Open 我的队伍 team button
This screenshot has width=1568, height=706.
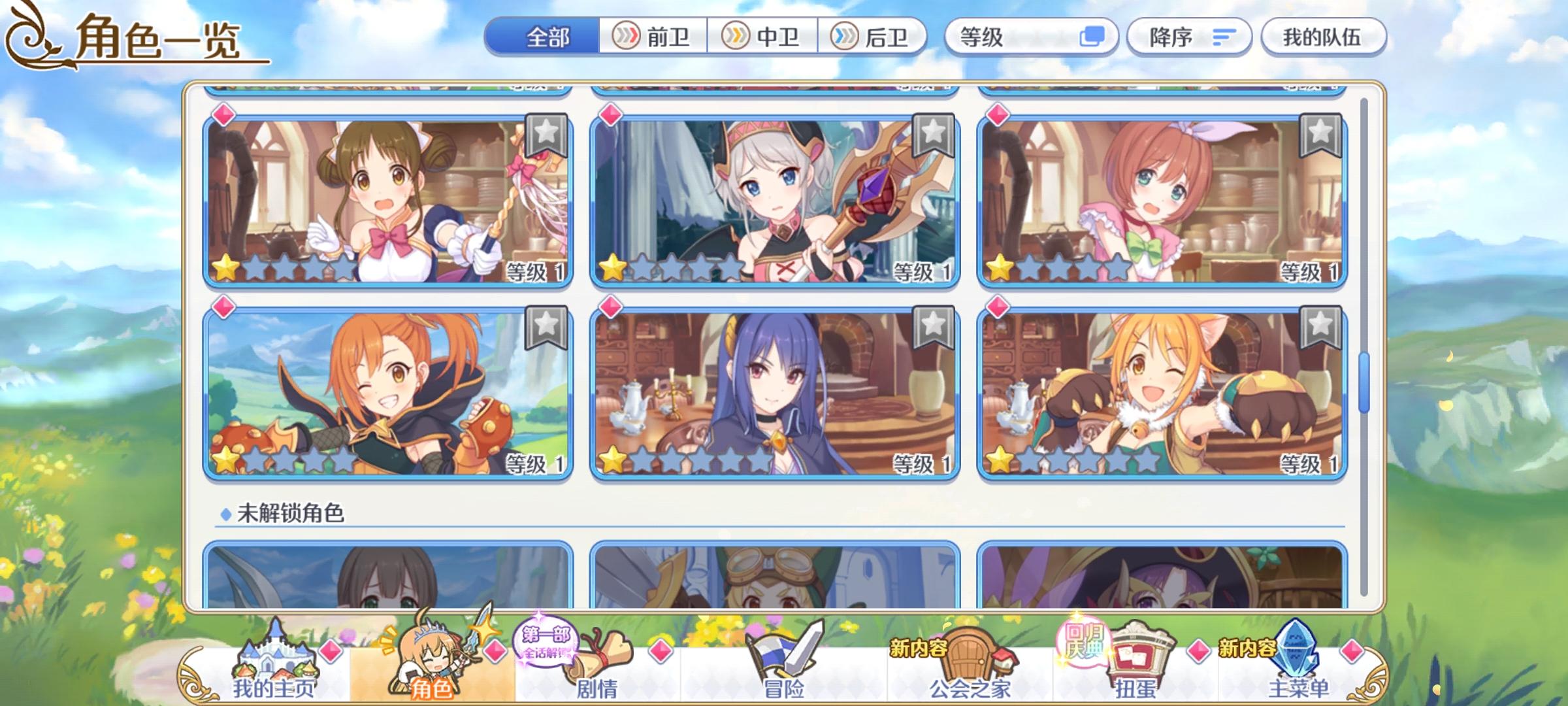tap(1323, 37)
